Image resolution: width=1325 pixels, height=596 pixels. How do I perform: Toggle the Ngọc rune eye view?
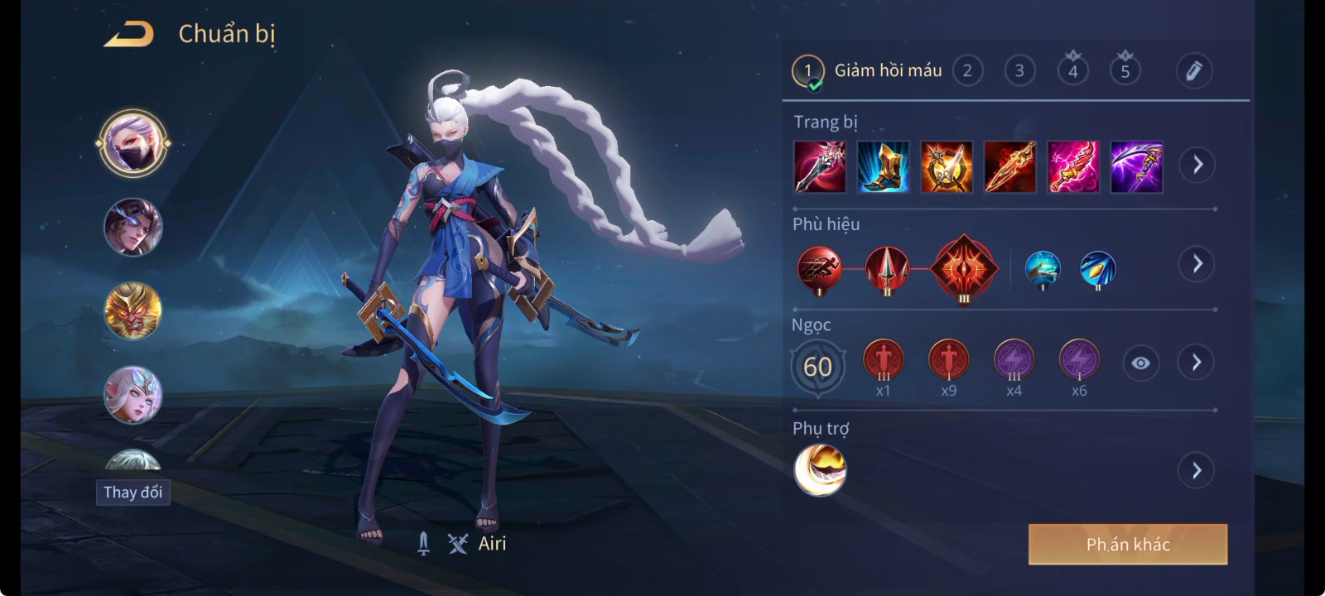coord(1141,363)
